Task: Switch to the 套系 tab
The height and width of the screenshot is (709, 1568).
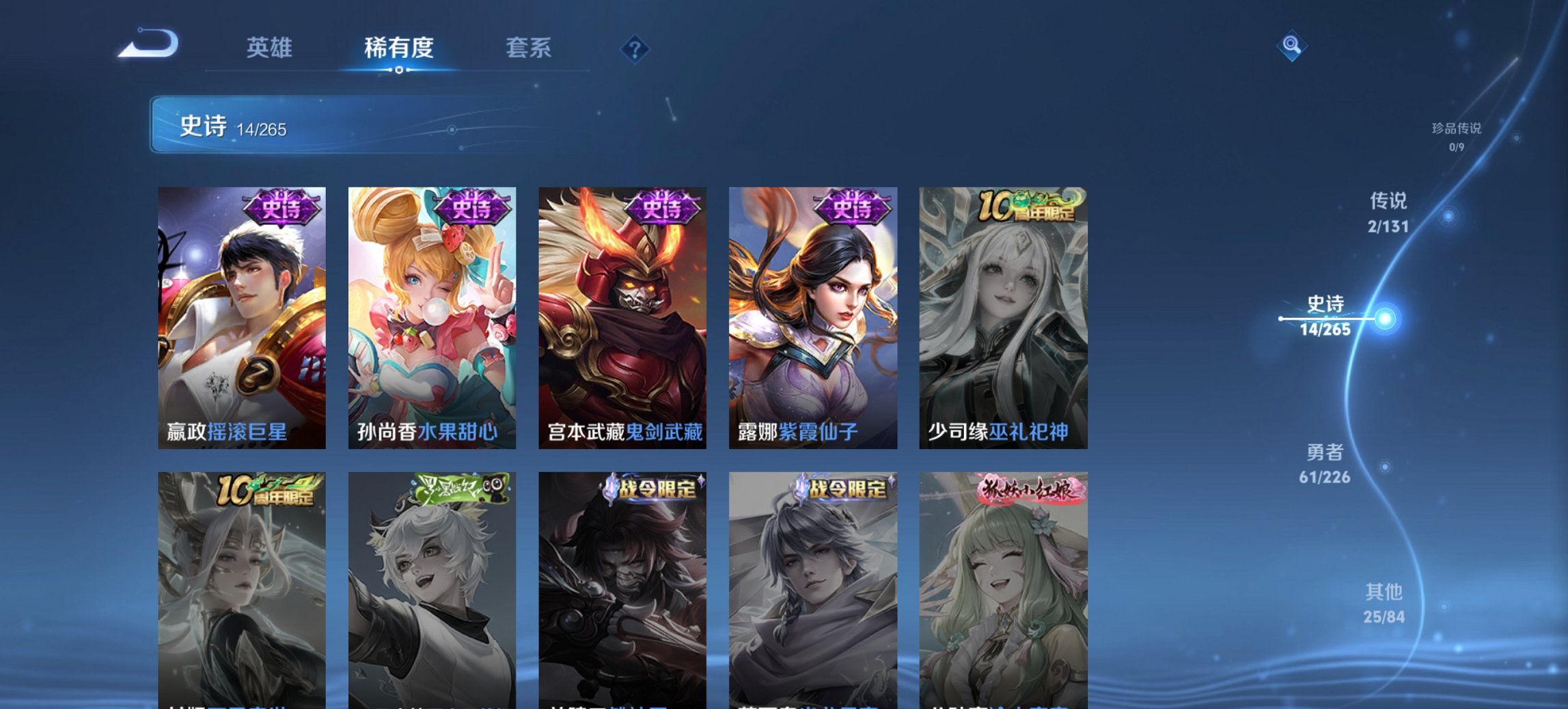Action: [529, 48]
